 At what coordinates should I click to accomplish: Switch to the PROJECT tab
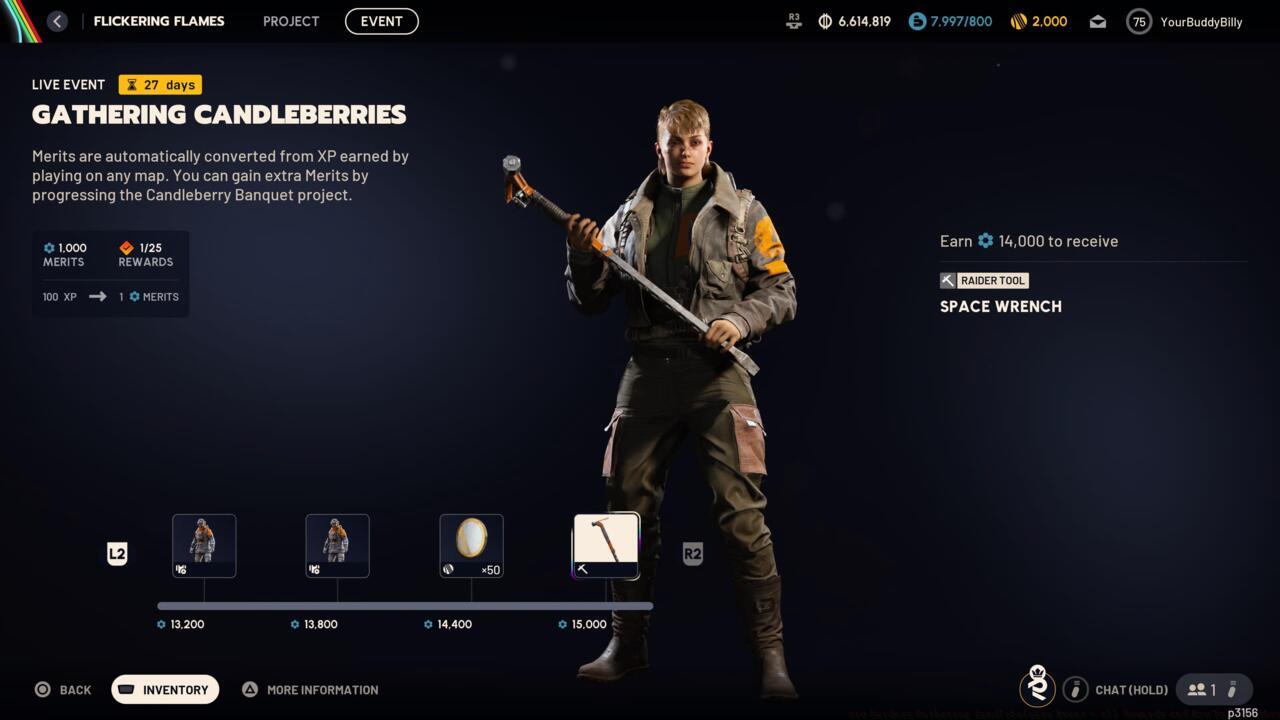pos(291,21)
